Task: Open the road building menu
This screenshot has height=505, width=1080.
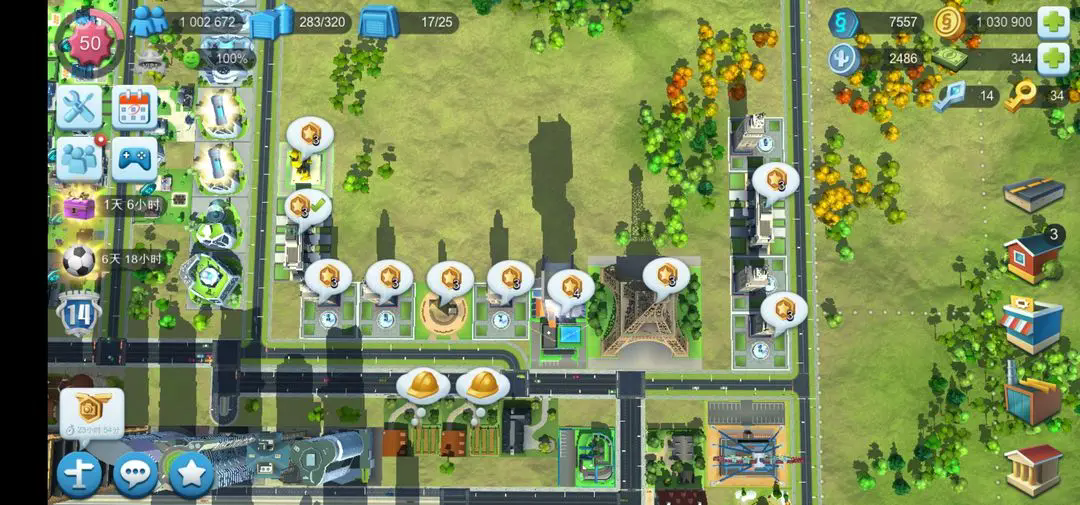Action: point(1033,195)
